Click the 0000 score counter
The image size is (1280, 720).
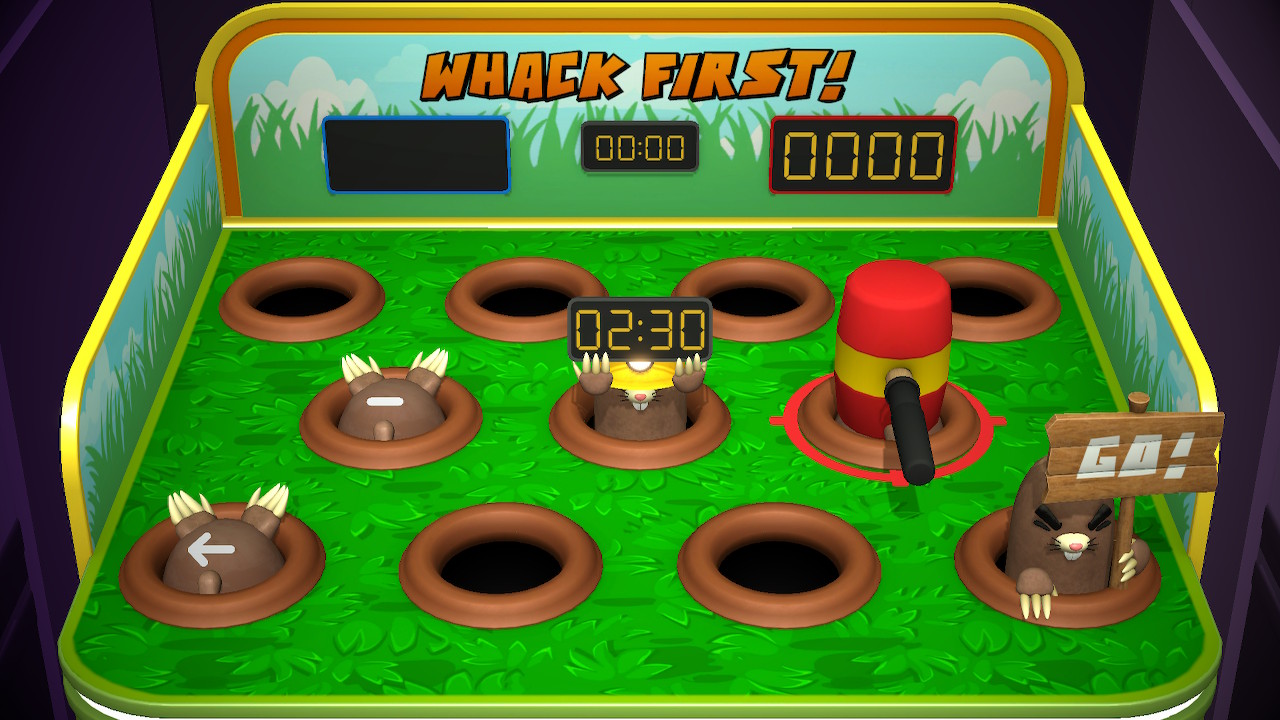[x=862, y=152]
